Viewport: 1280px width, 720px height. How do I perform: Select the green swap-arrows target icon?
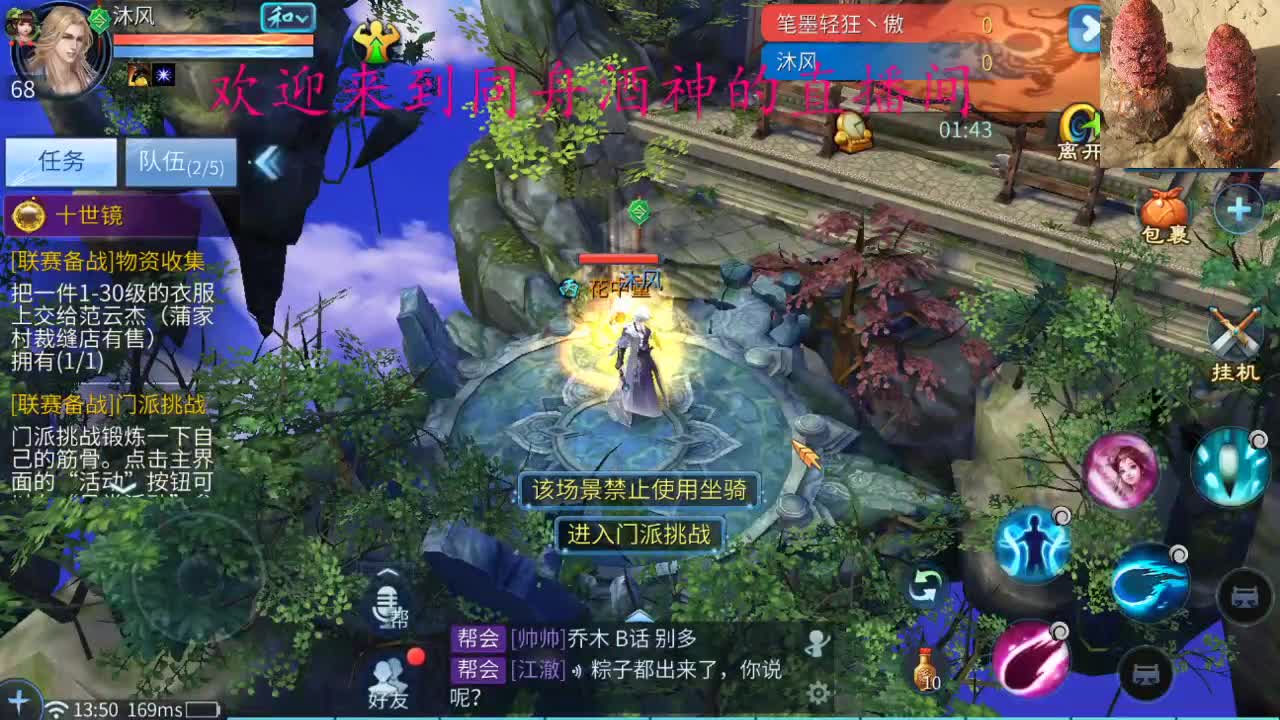(927, 585)
